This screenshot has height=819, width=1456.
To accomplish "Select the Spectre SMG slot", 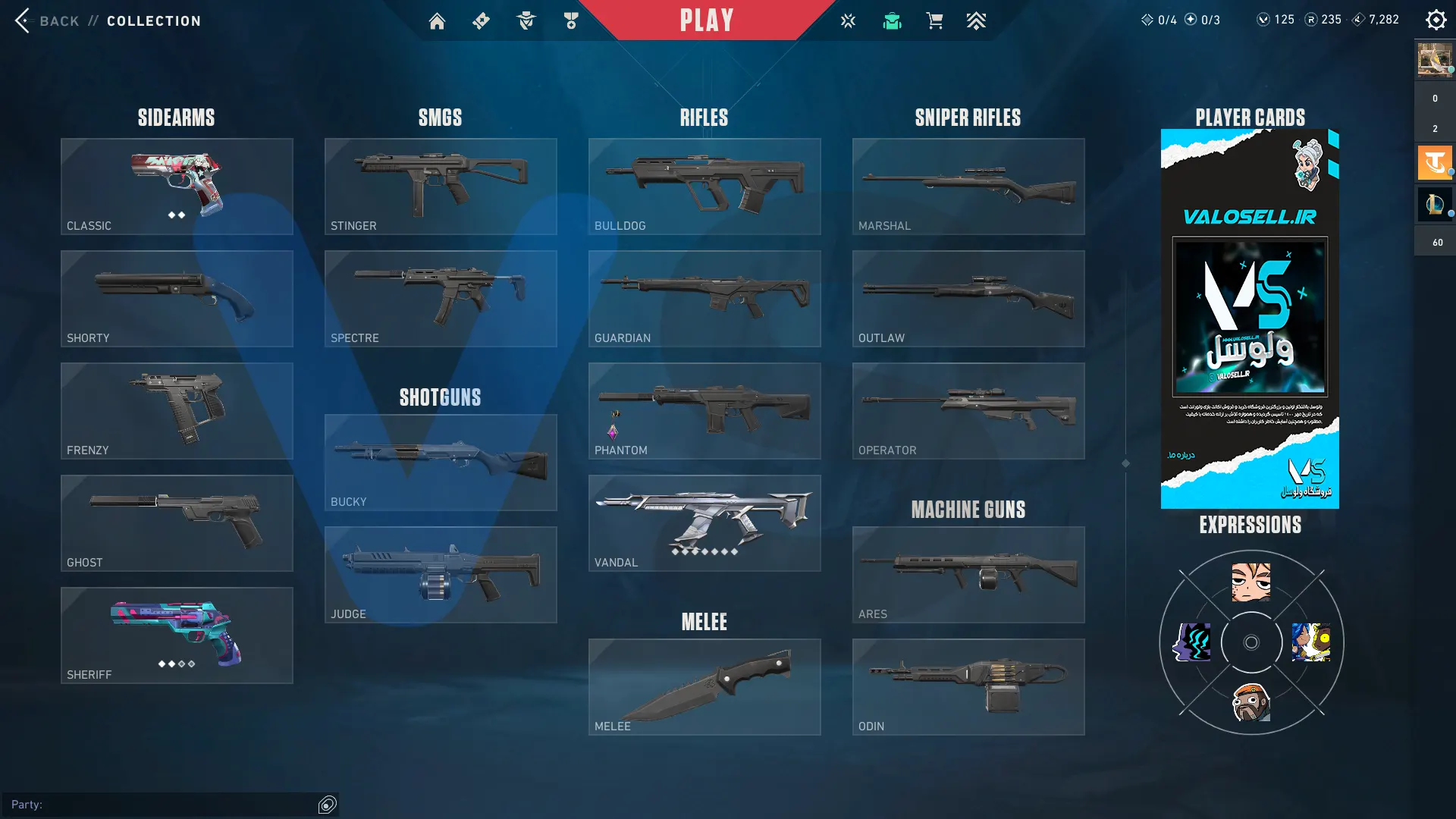I will click(x=441, y=299).
